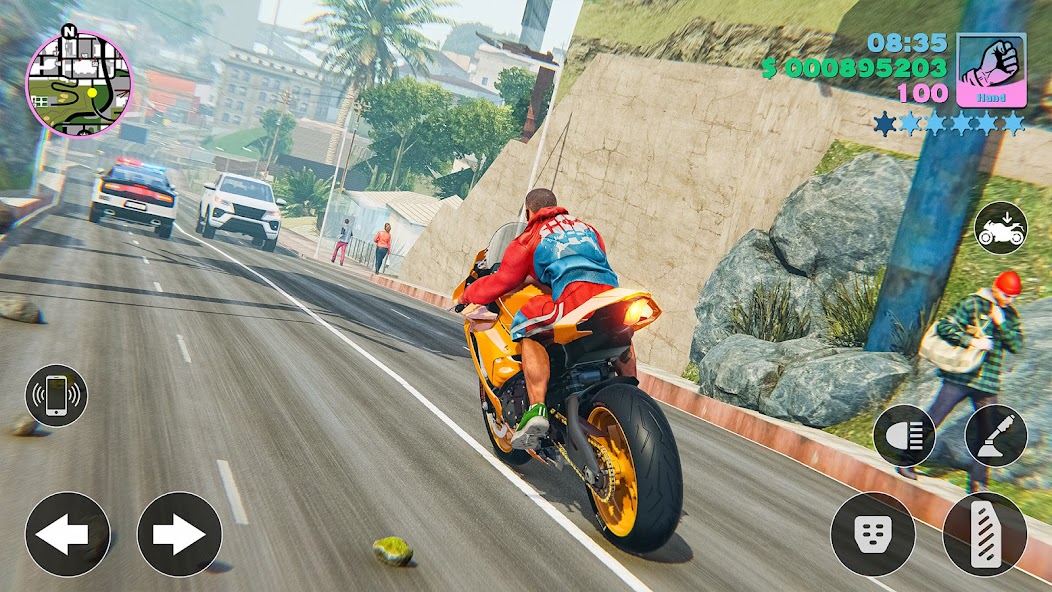Toggle the headlight button
Image resolution: width=1052 pixels, height=592 pixels.
(x=904, y=435)
